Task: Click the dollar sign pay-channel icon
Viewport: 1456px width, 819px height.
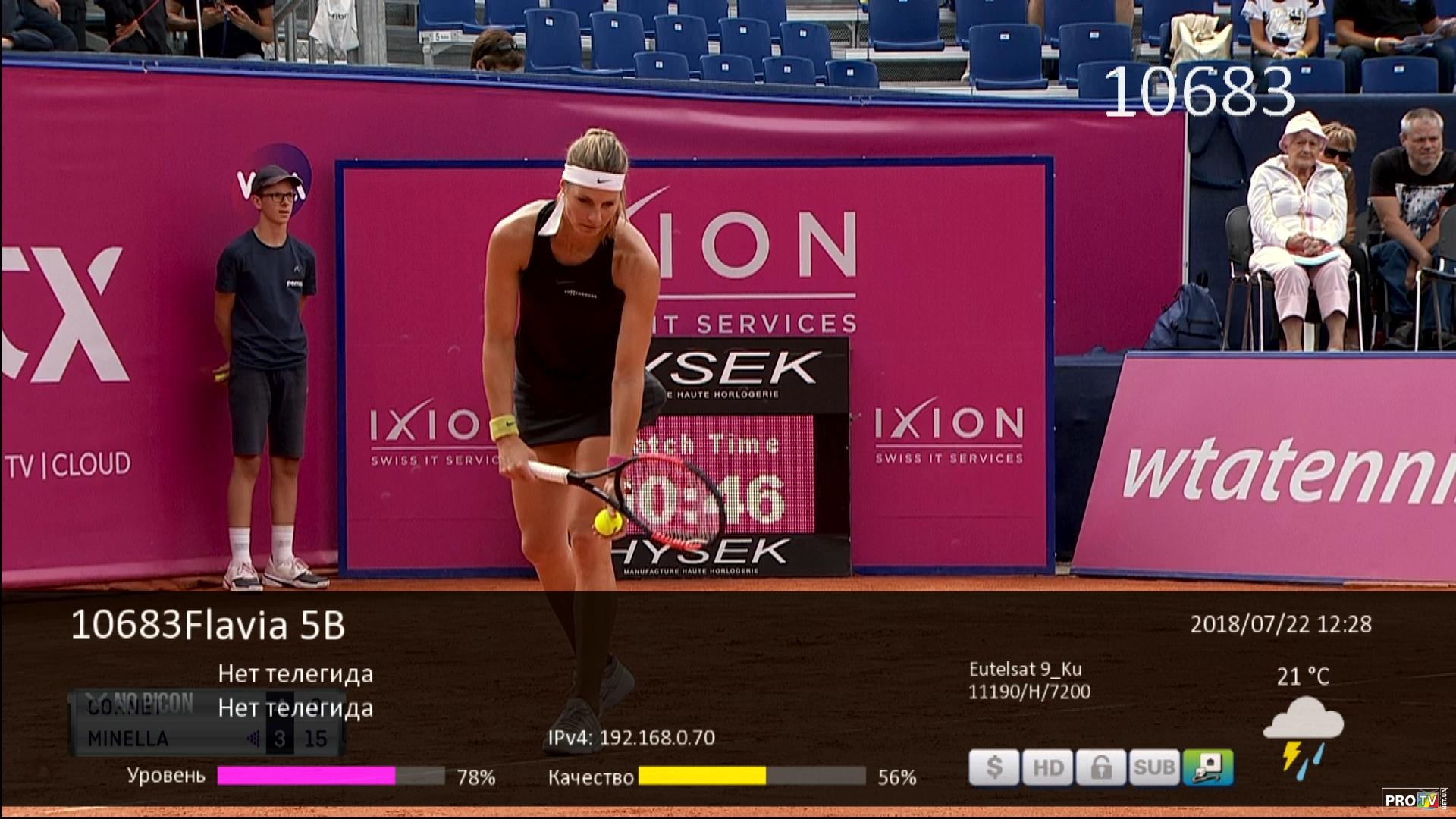Action: pyautogui.click(x=994, y=767)
